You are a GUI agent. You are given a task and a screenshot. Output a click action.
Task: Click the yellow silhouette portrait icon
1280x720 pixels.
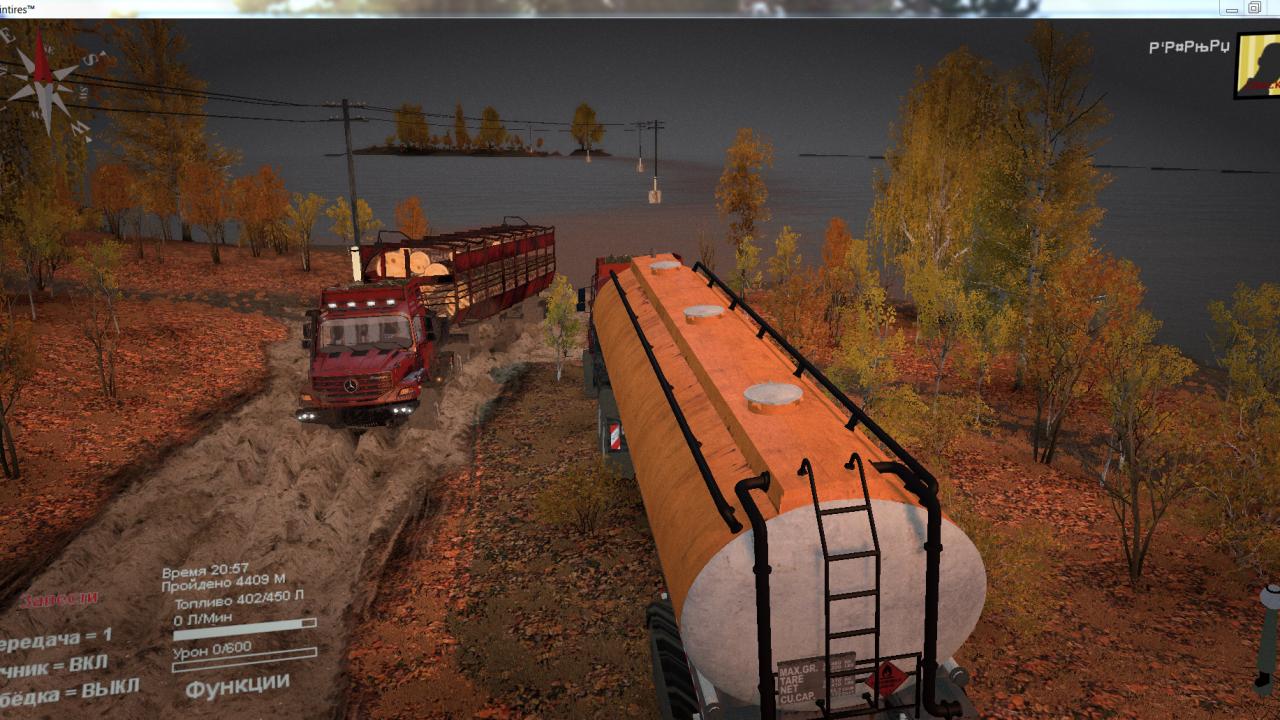1260,64
